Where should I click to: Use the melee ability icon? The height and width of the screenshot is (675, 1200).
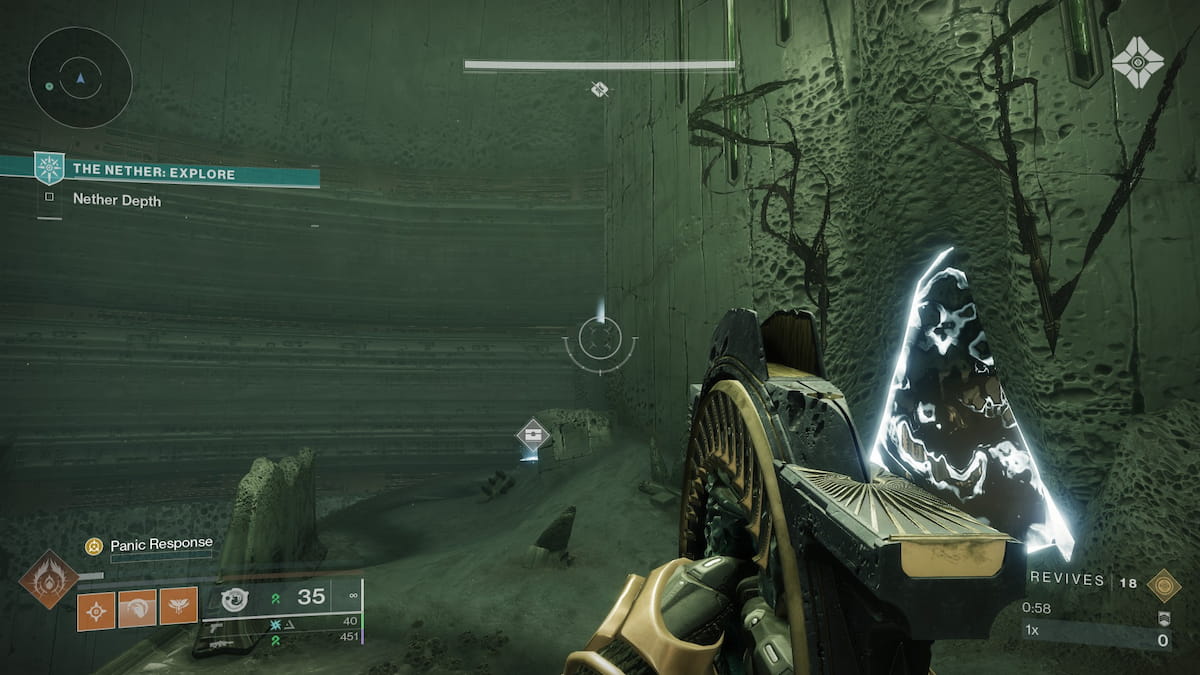137,606
